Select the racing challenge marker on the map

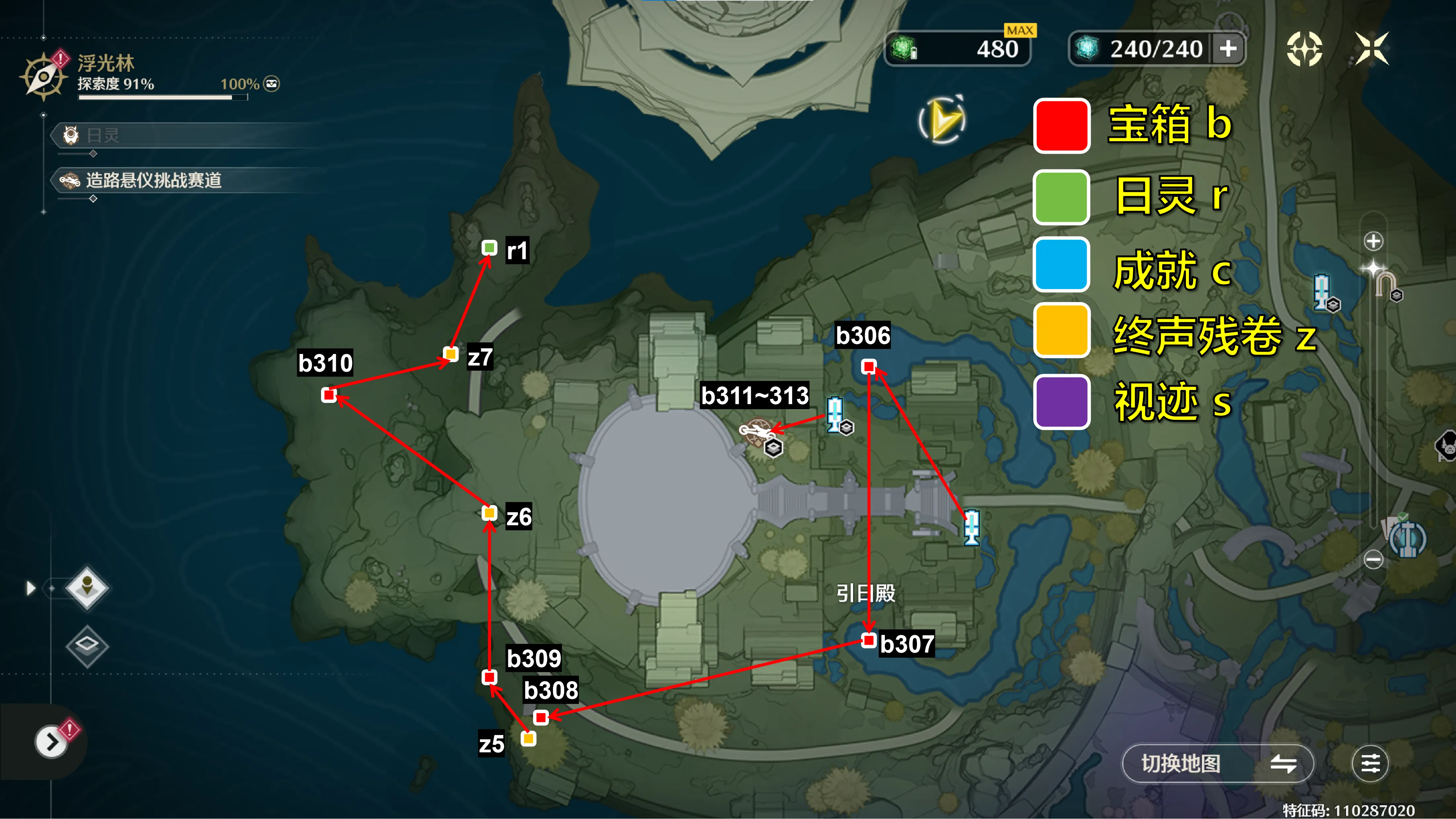(756, 432)
